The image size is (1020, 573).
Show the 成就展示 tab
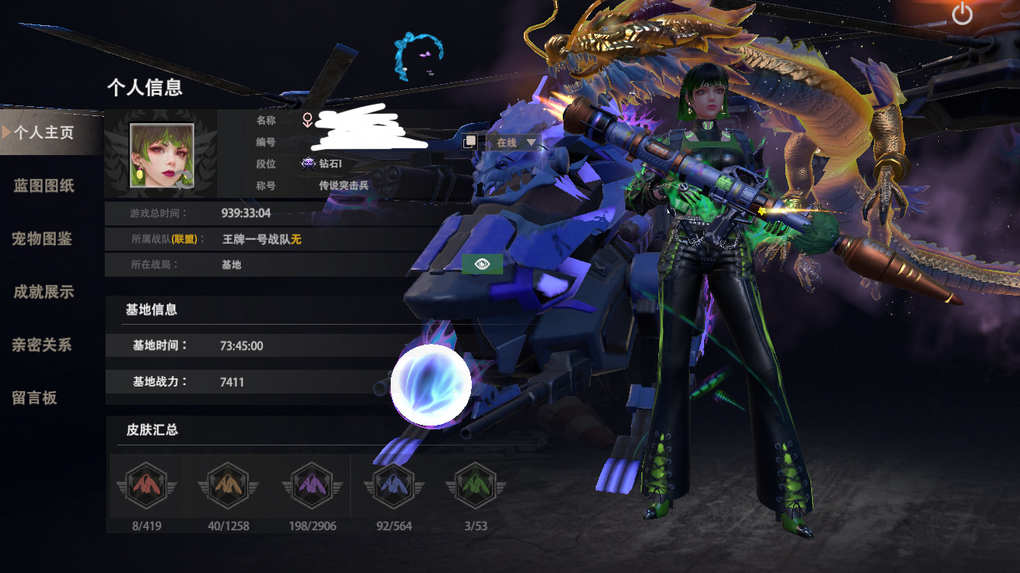click(44, 292)
